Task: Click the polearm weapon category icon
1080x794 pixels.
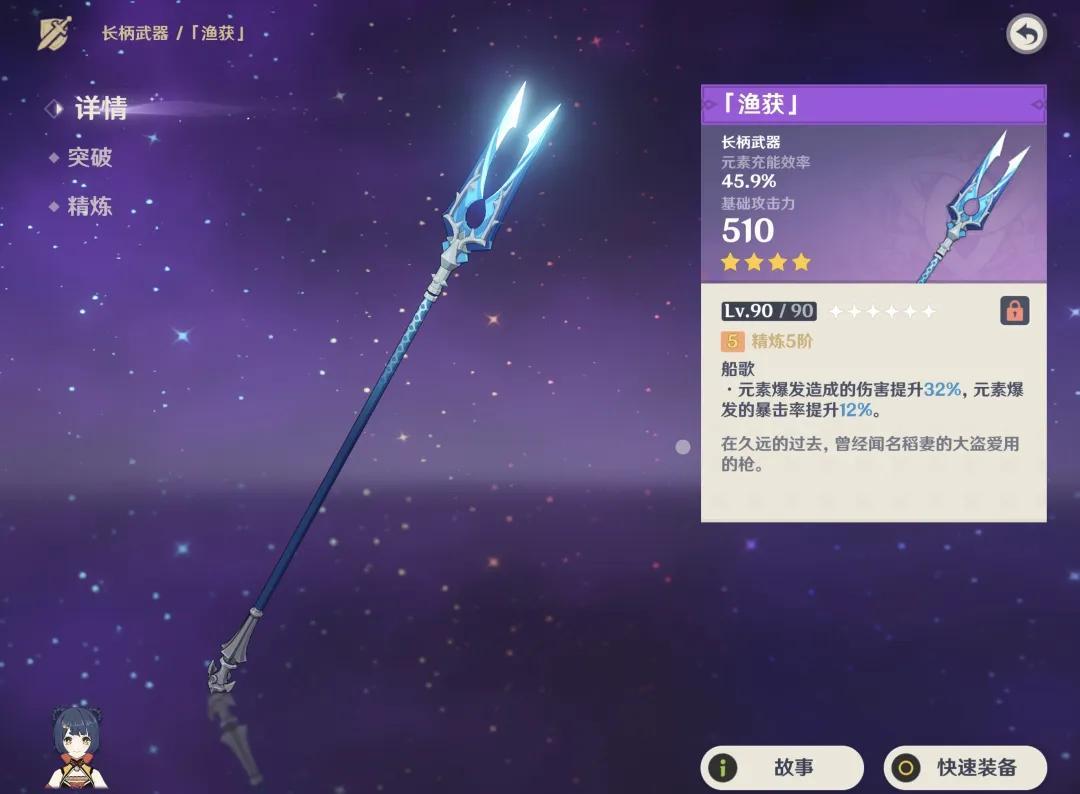Action: pos(53,33)
